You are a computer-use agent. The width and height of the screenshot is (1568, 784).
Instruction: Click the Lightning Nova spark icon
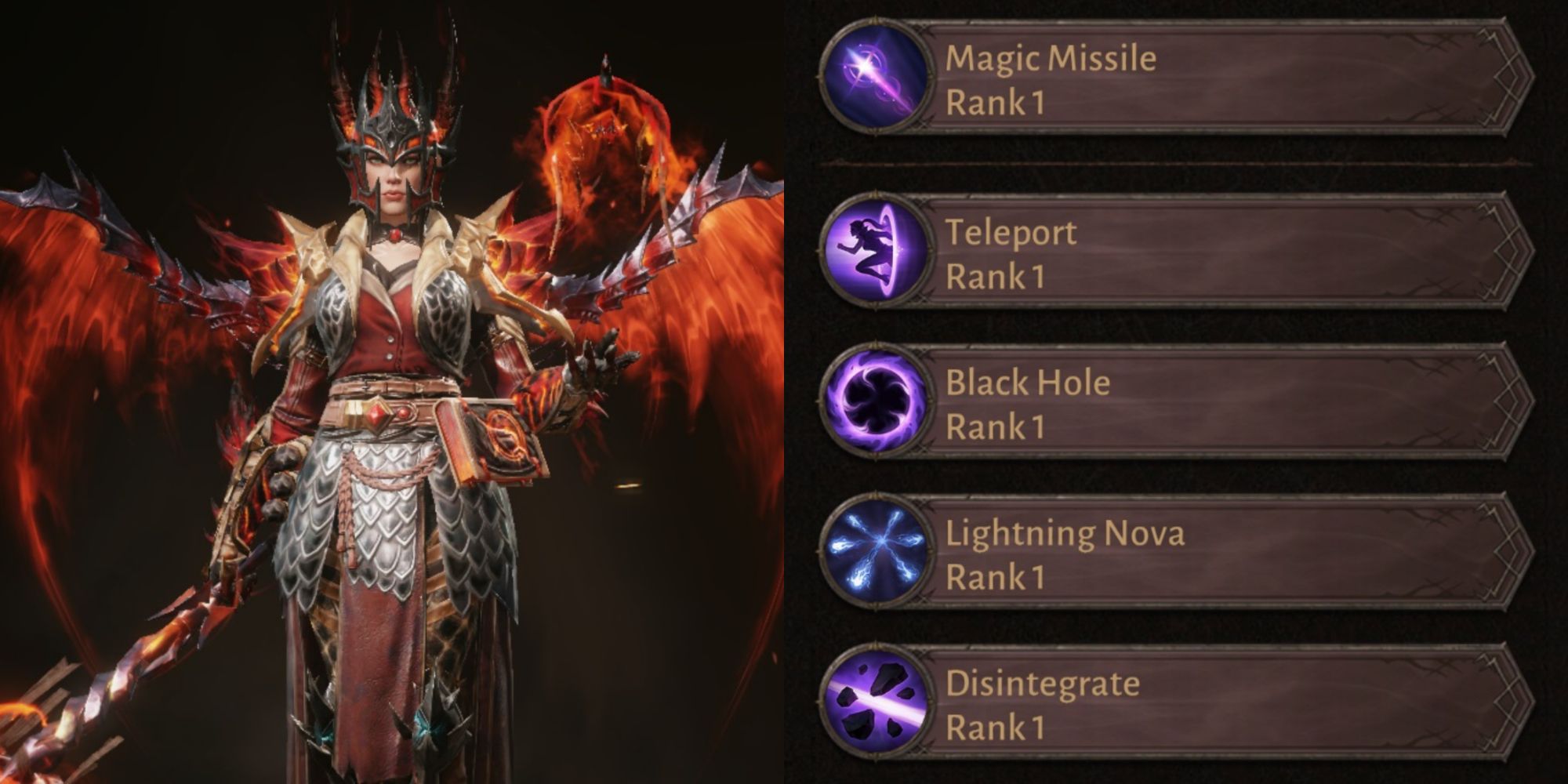876,554
